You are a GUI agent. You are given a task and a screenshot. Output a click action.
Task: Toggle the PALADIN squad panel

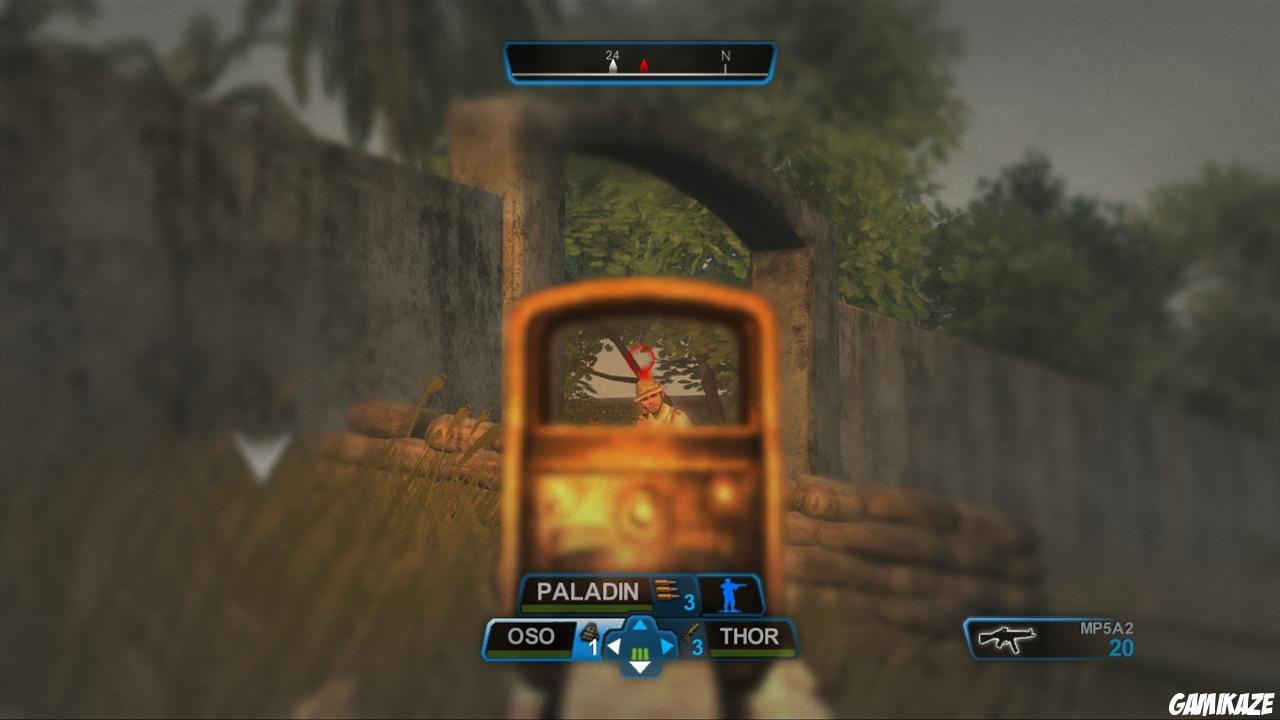588,591
